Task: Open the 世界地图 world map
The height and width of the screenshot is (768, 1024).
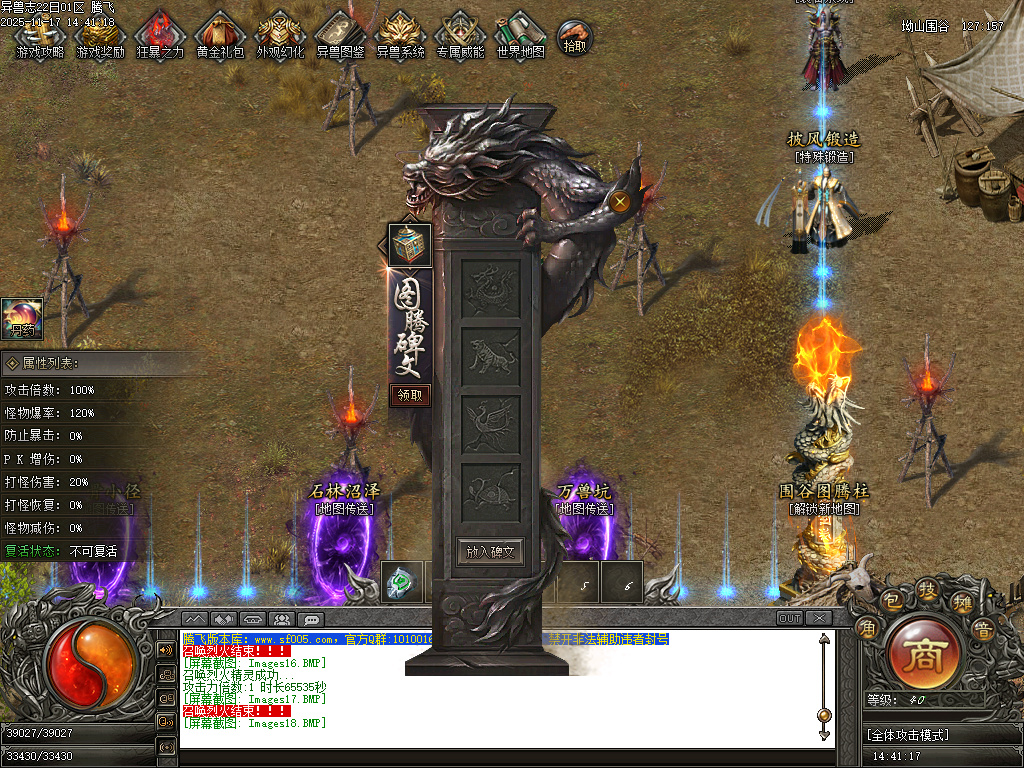Action: click(520, 34)
